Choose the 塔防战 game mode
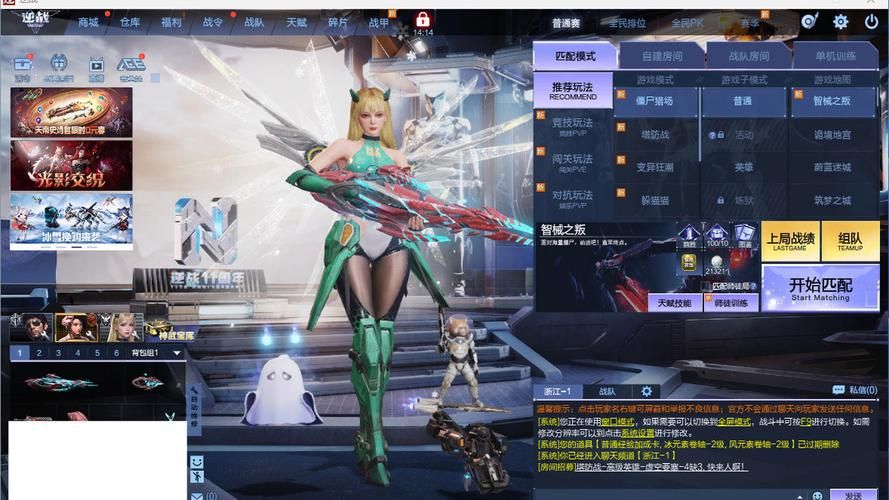Image resolution: width=889 pixels, height=500 pixels. (656, 135)
